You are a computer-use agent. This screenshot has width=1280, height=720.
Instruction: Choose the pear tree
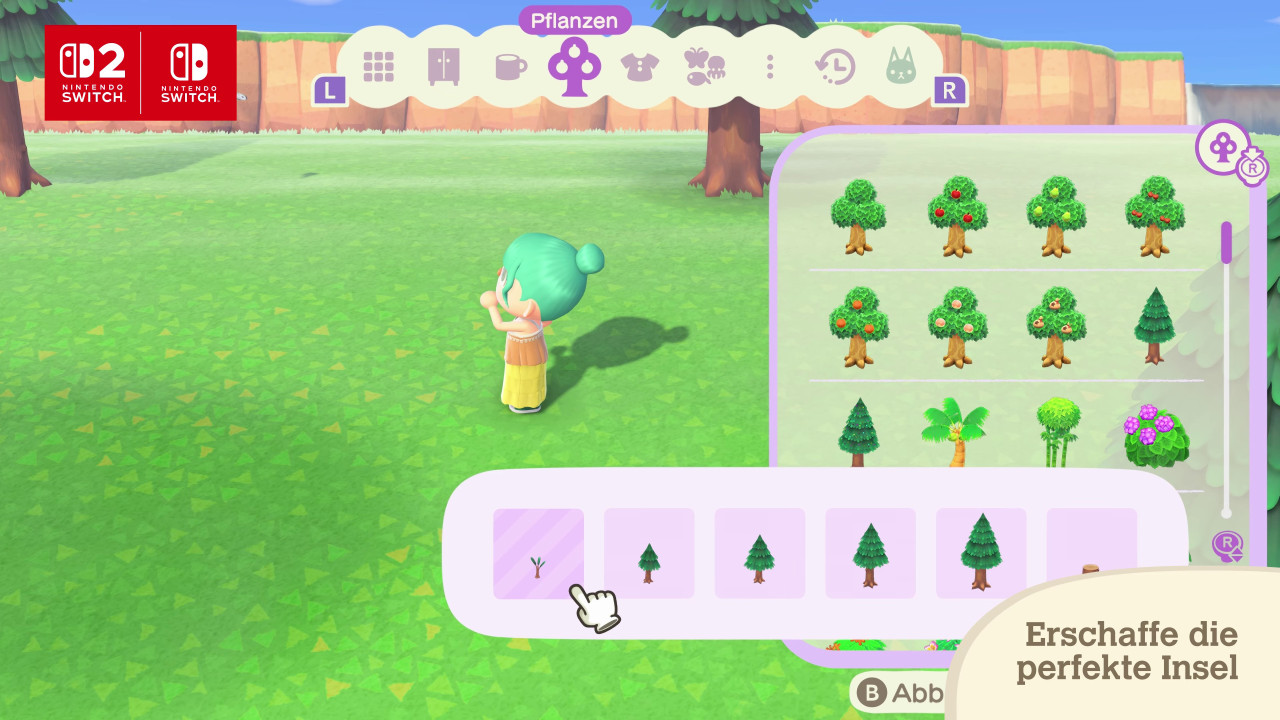point(1055,216)
